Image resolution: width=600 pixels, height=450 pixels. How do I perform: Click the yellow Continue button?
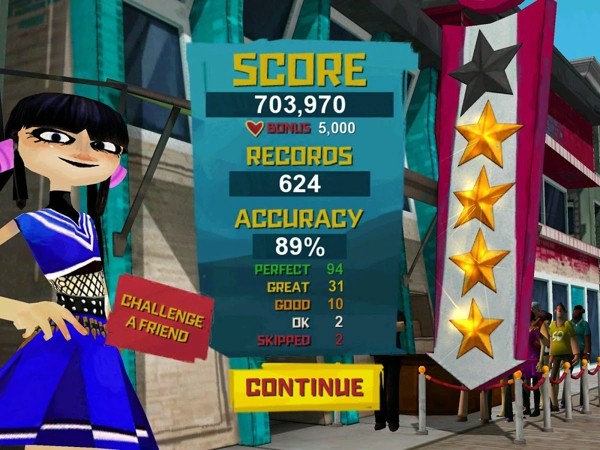(305, 387)
